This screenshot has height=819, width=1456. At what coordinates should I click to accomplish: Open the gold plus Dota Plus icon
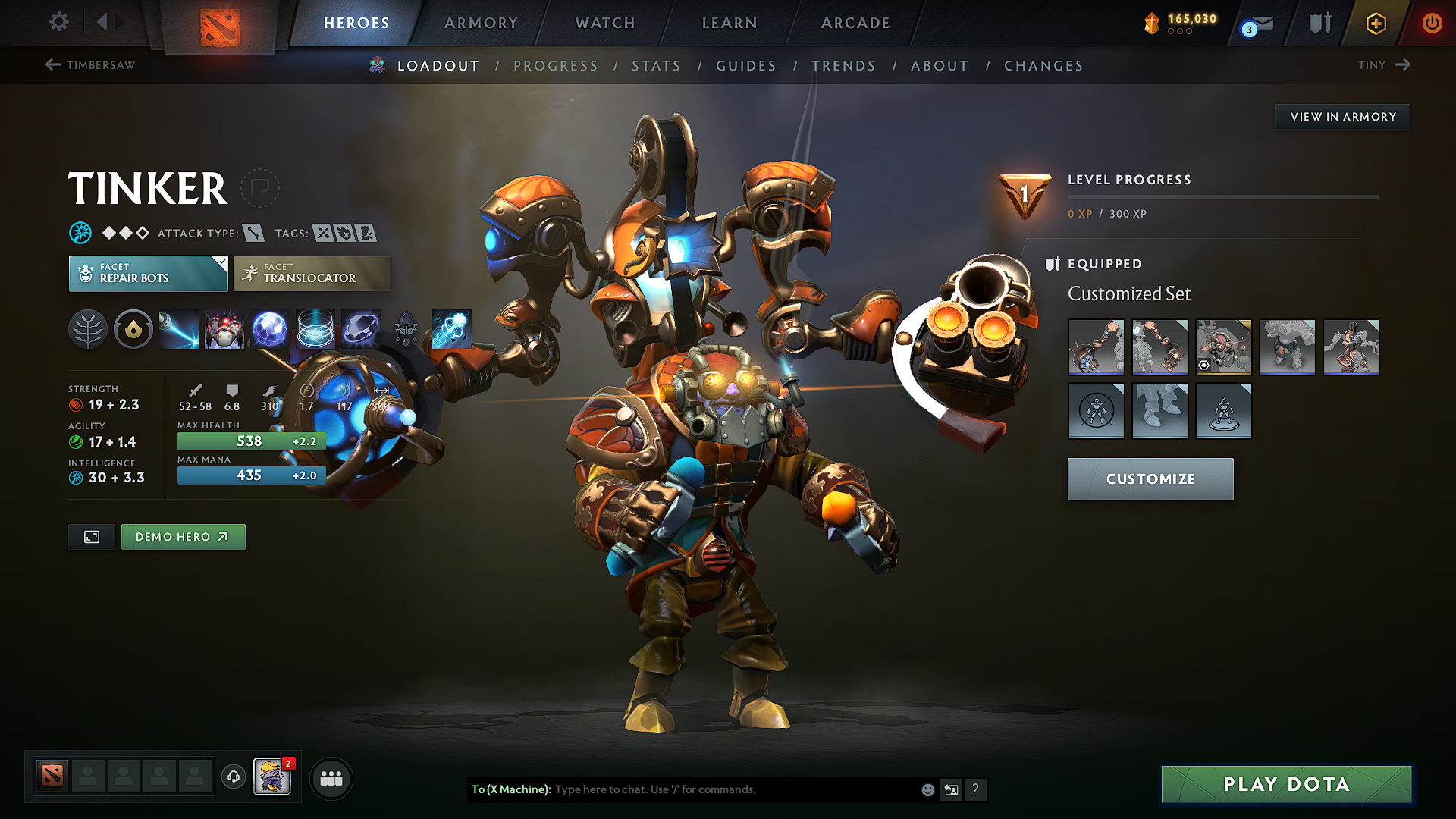[1375, 23]
